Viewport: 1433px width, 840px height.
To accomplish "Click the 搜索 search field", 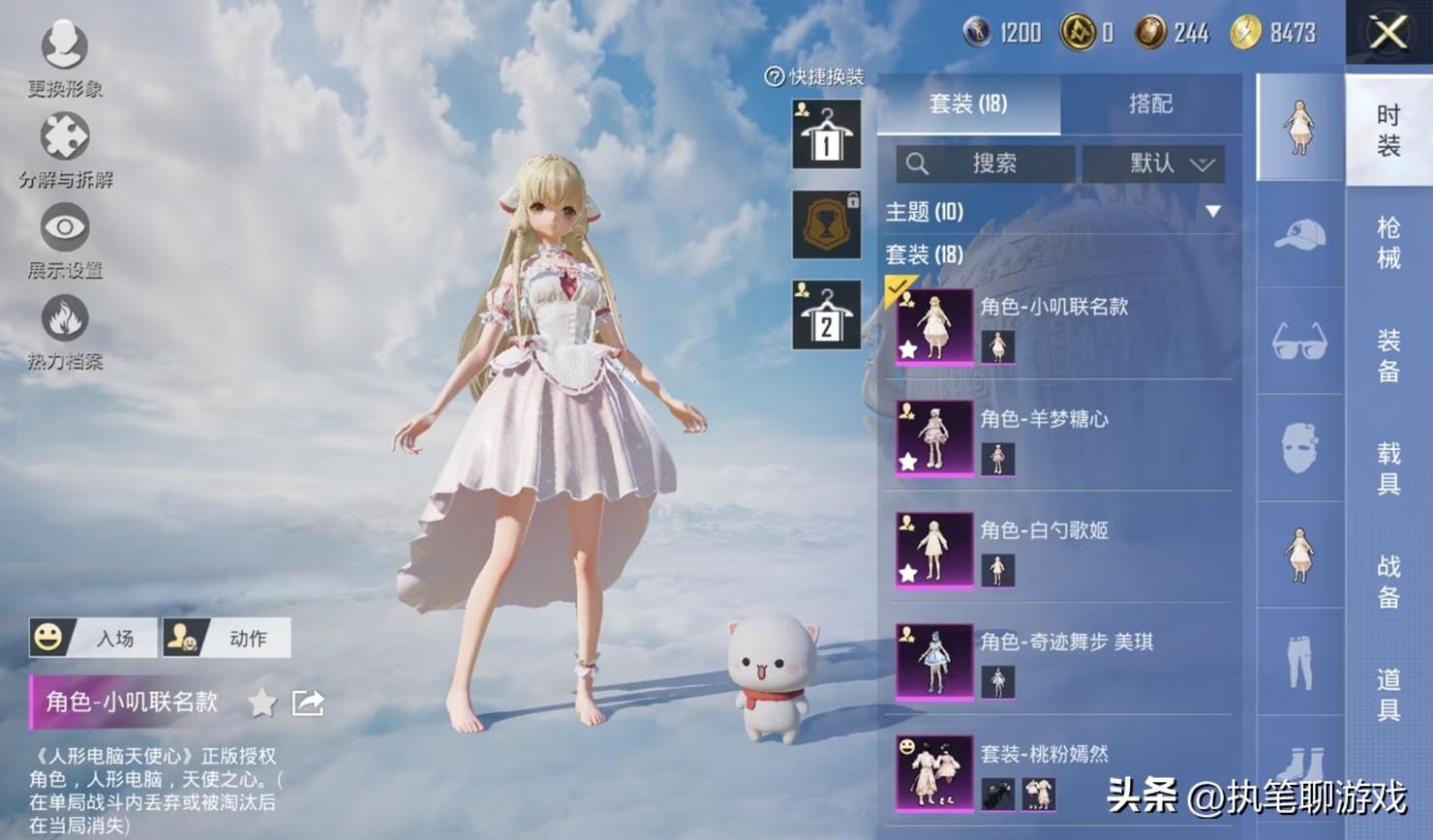I will click(985, 164).
